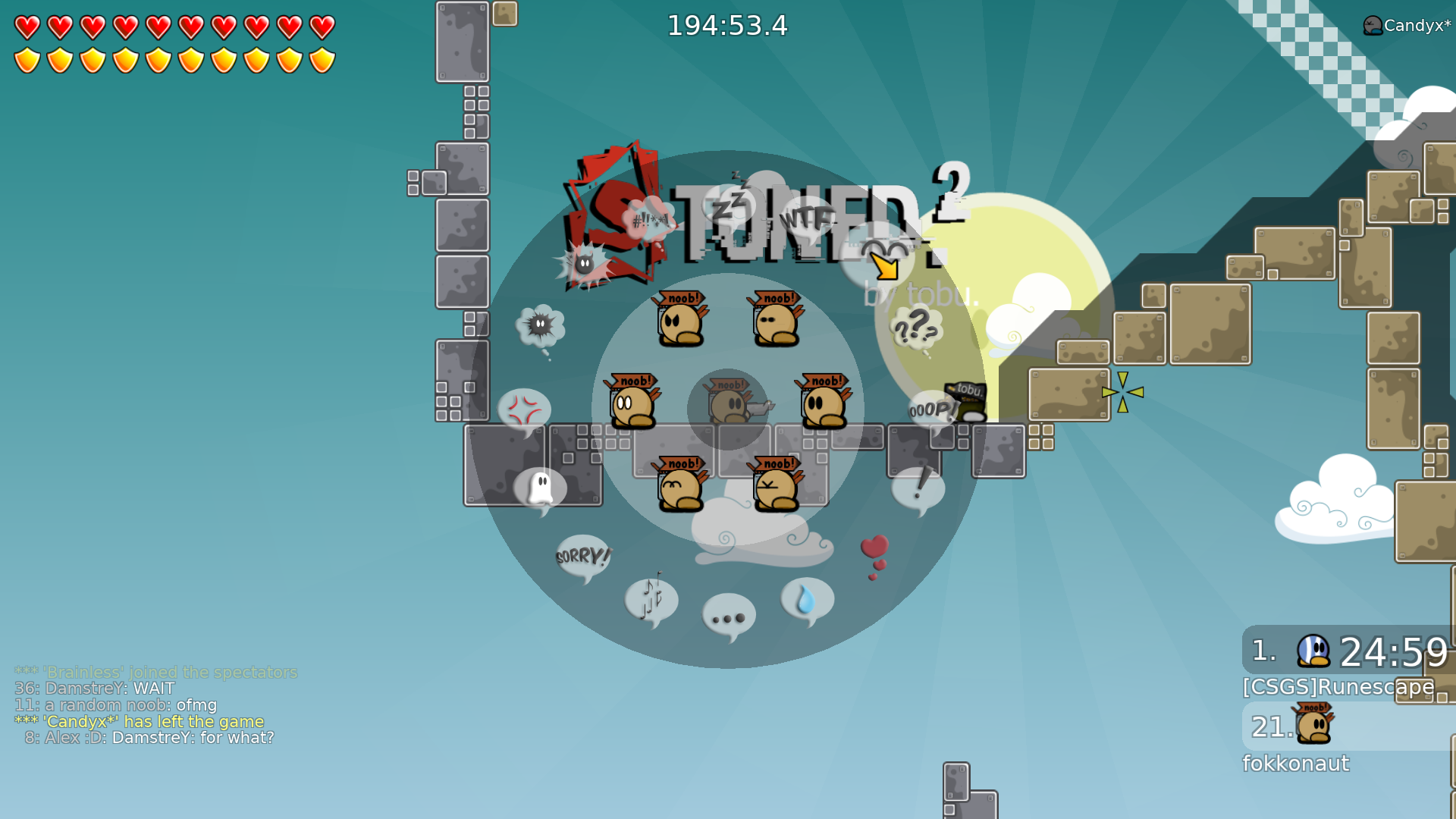1456x819 pixels.
Task: Choose the three dots emoticon
Action: (729, 617)
